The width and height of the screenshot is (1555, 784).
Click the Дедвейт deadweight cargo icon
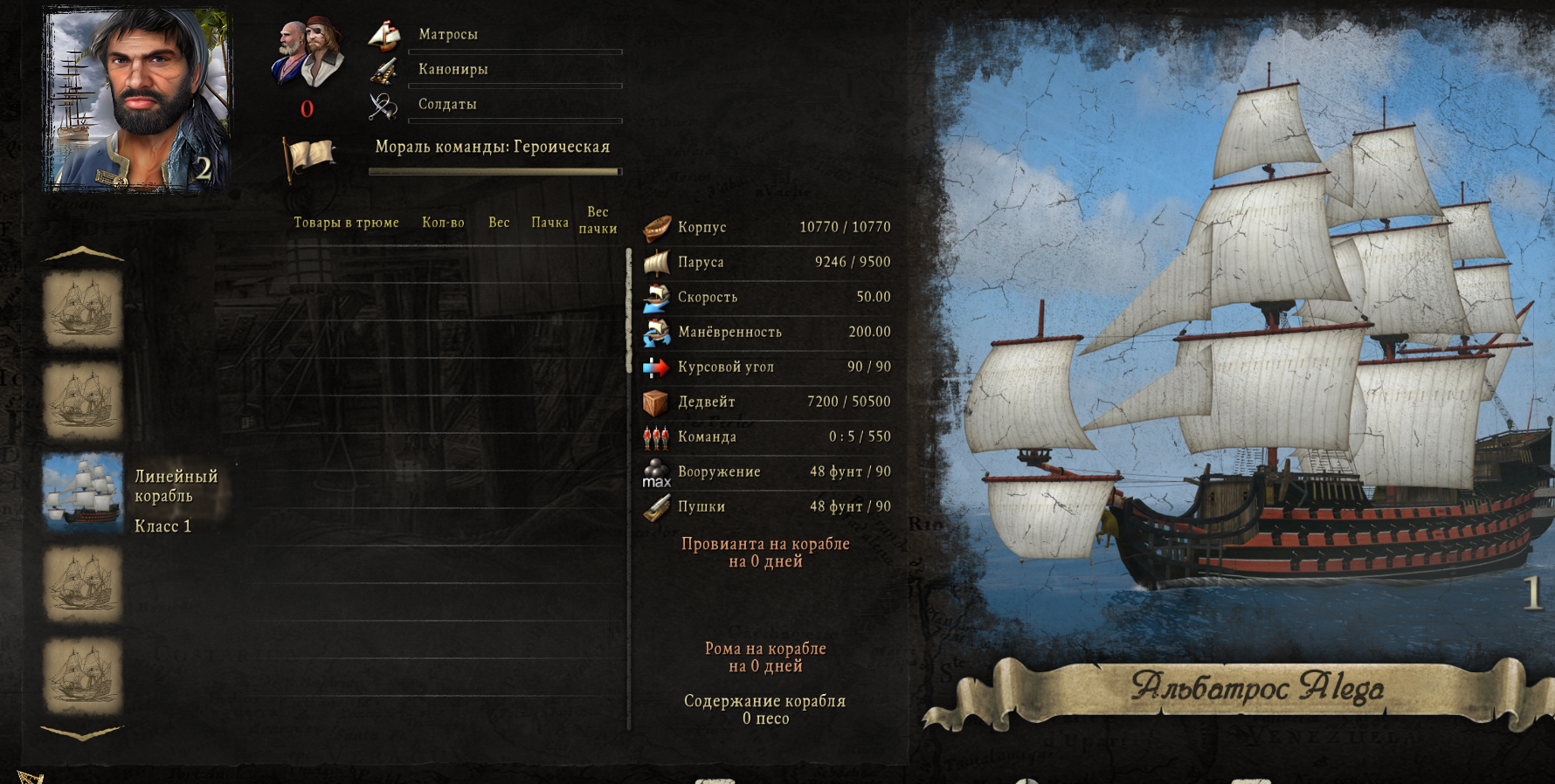coord(656,402)
